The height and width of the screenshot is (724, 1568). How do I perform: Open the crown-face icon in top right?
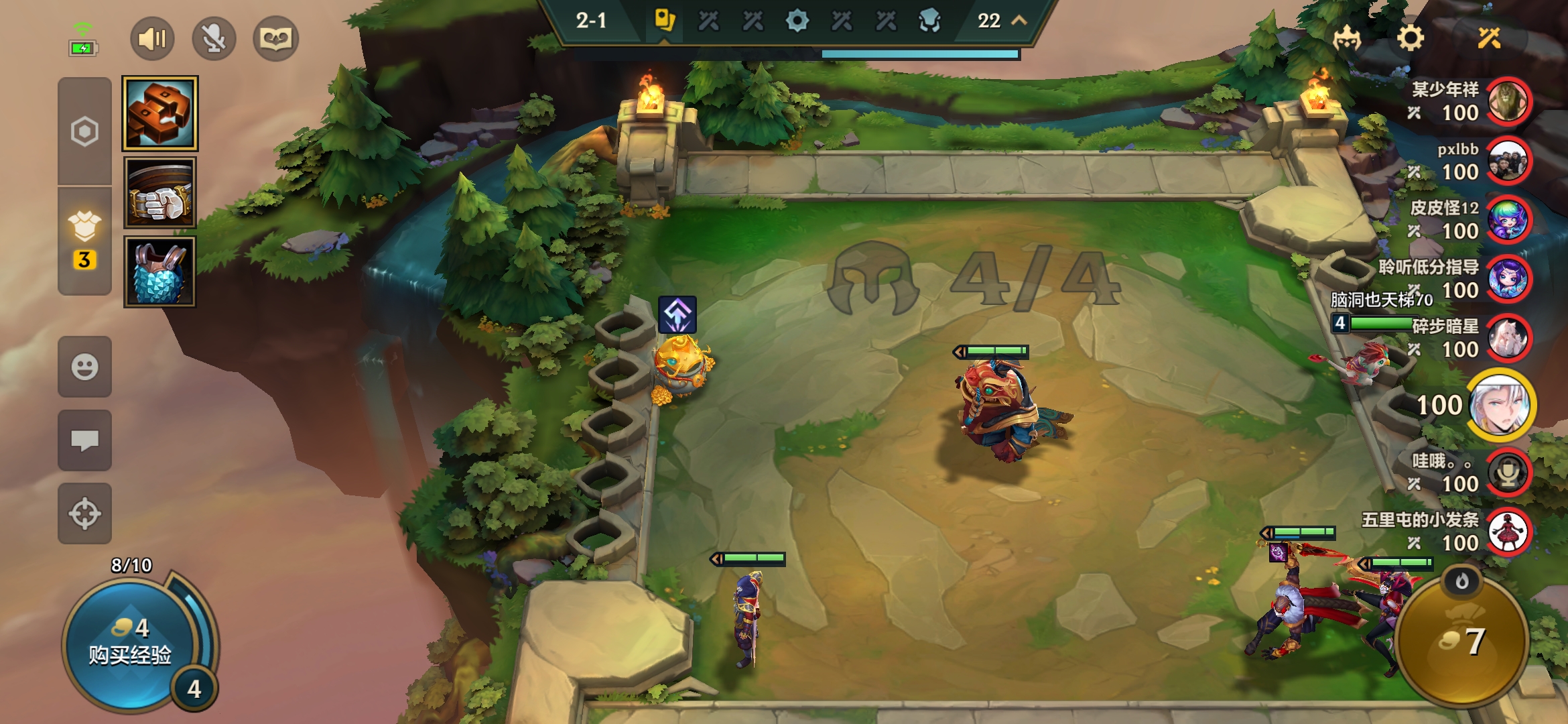1347,38
